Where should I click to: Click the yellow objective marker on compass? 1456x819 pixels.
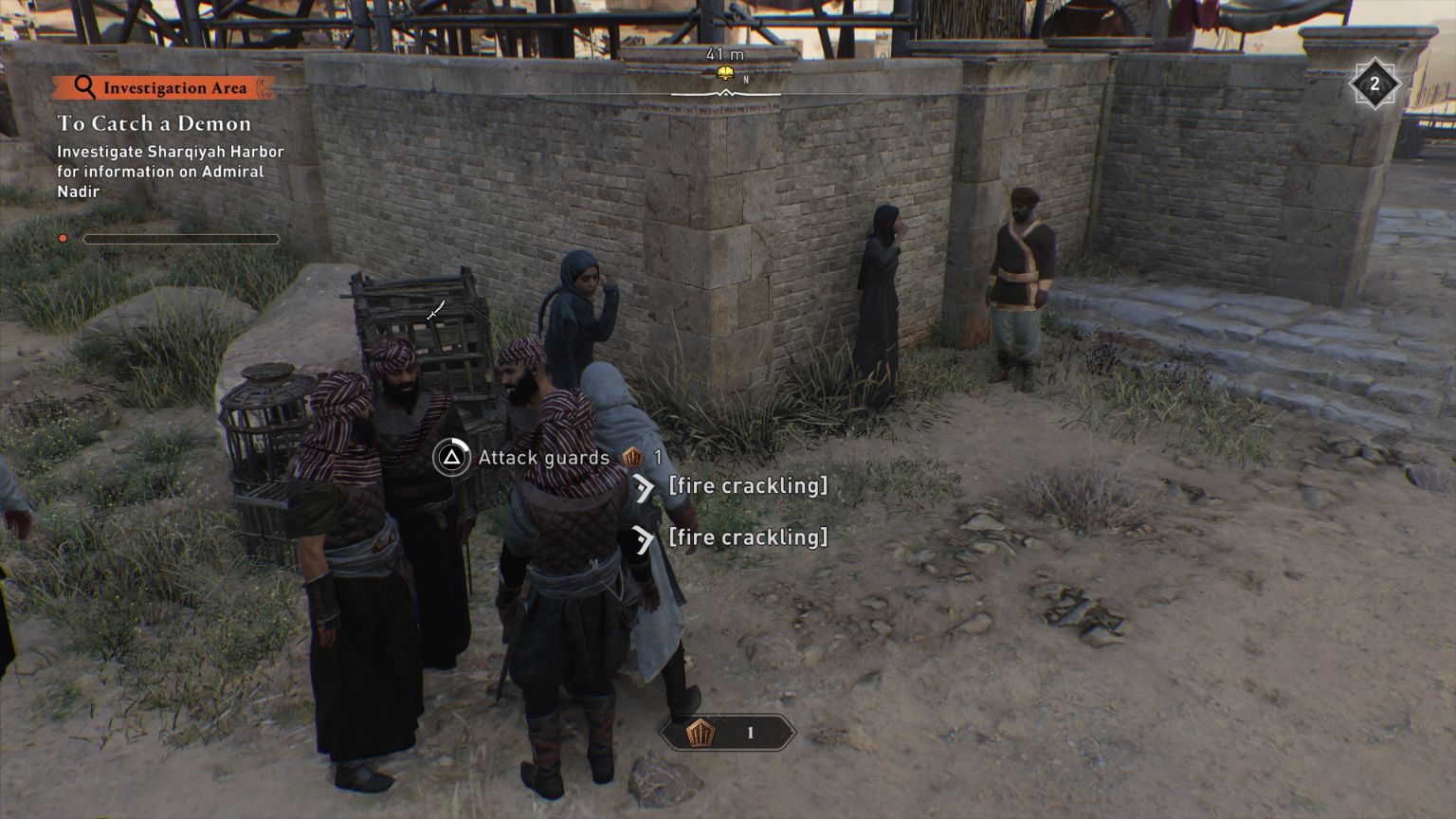tap(726, 74)
